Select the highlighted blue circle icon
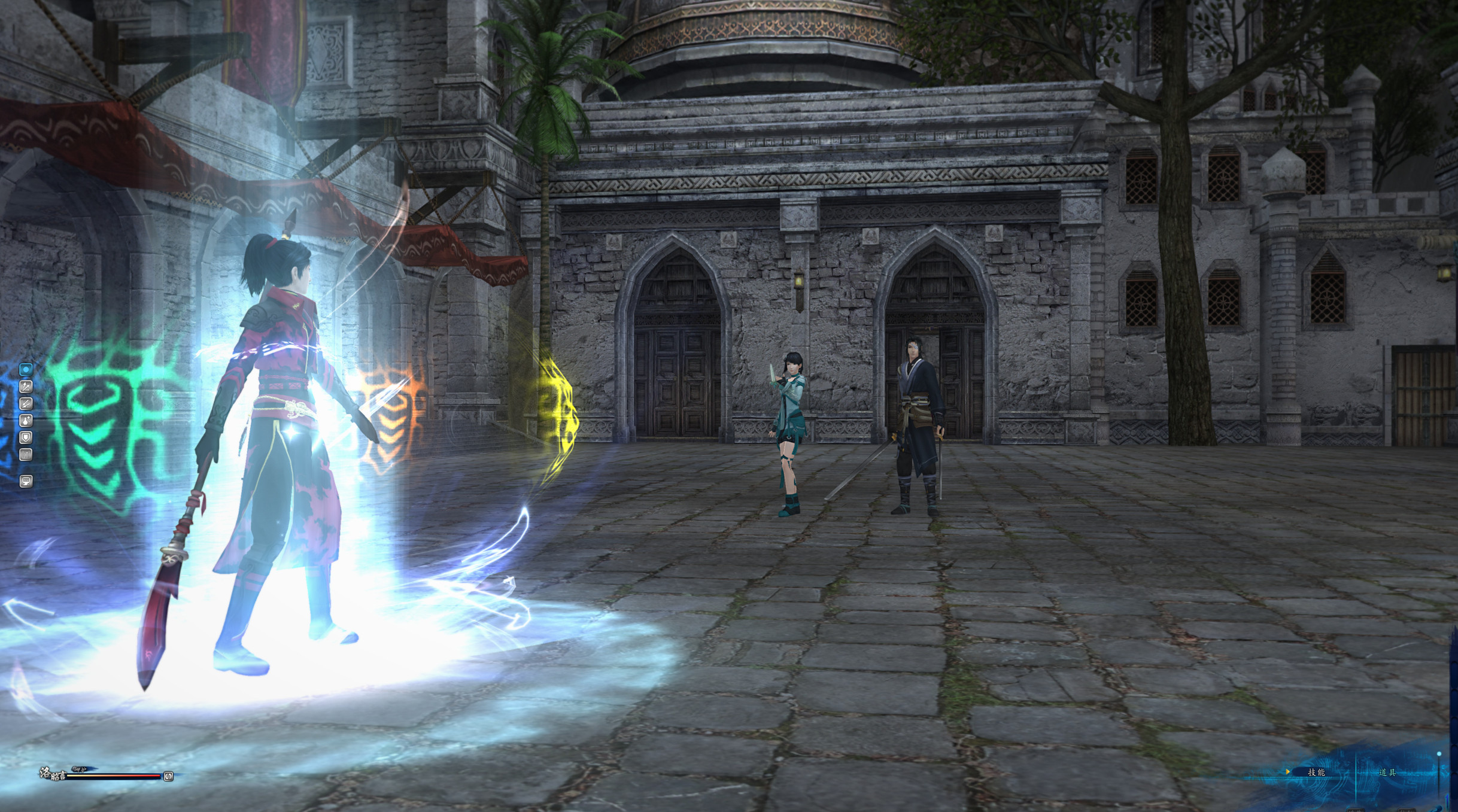 (x=26, y=370)
